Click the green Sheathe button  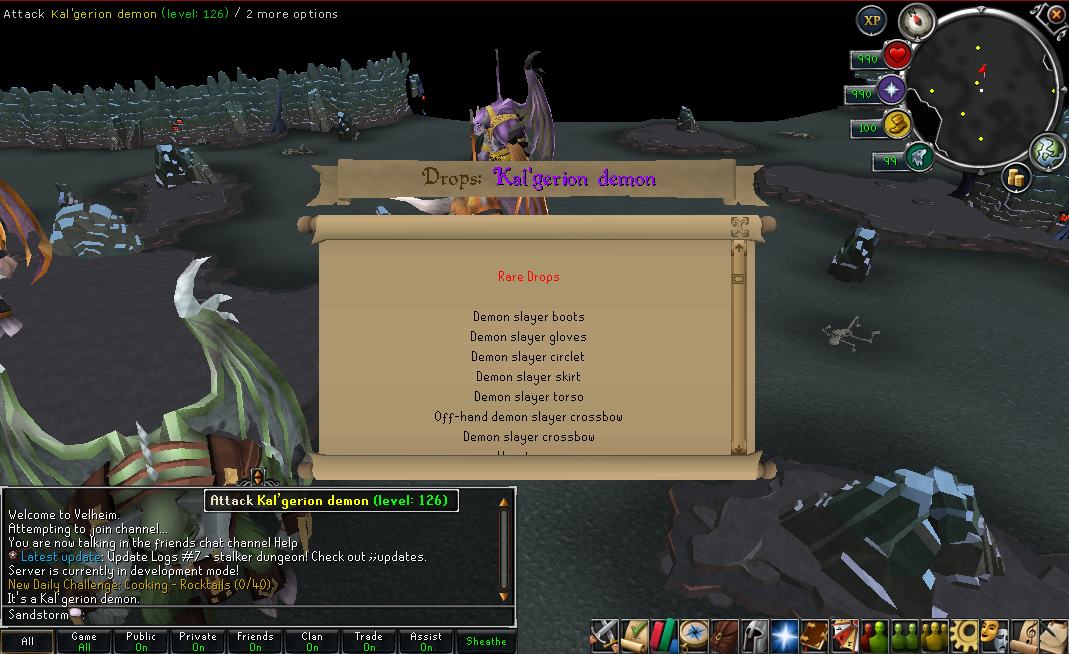[486, 641]
